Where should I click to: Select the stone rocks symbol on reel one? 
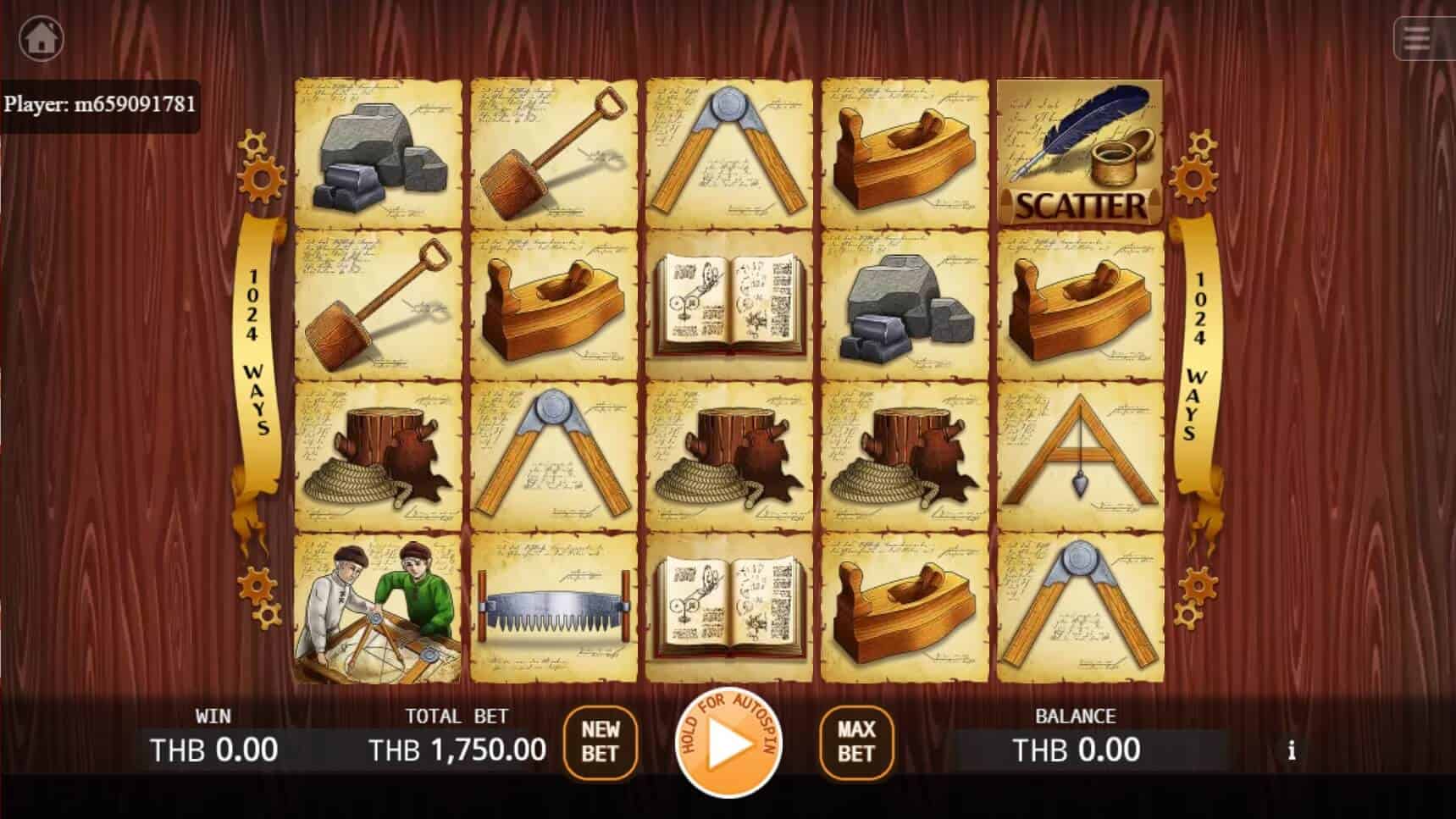coord(377,152)
